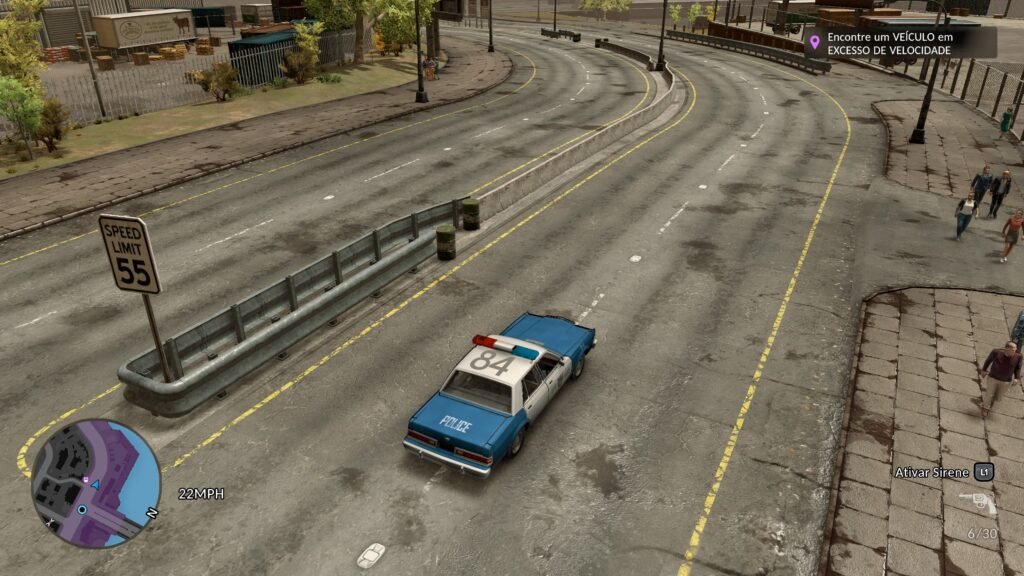1024x576 pixels.
Task: Click the purple objective marker icon
Action: [x=814, y=42]
